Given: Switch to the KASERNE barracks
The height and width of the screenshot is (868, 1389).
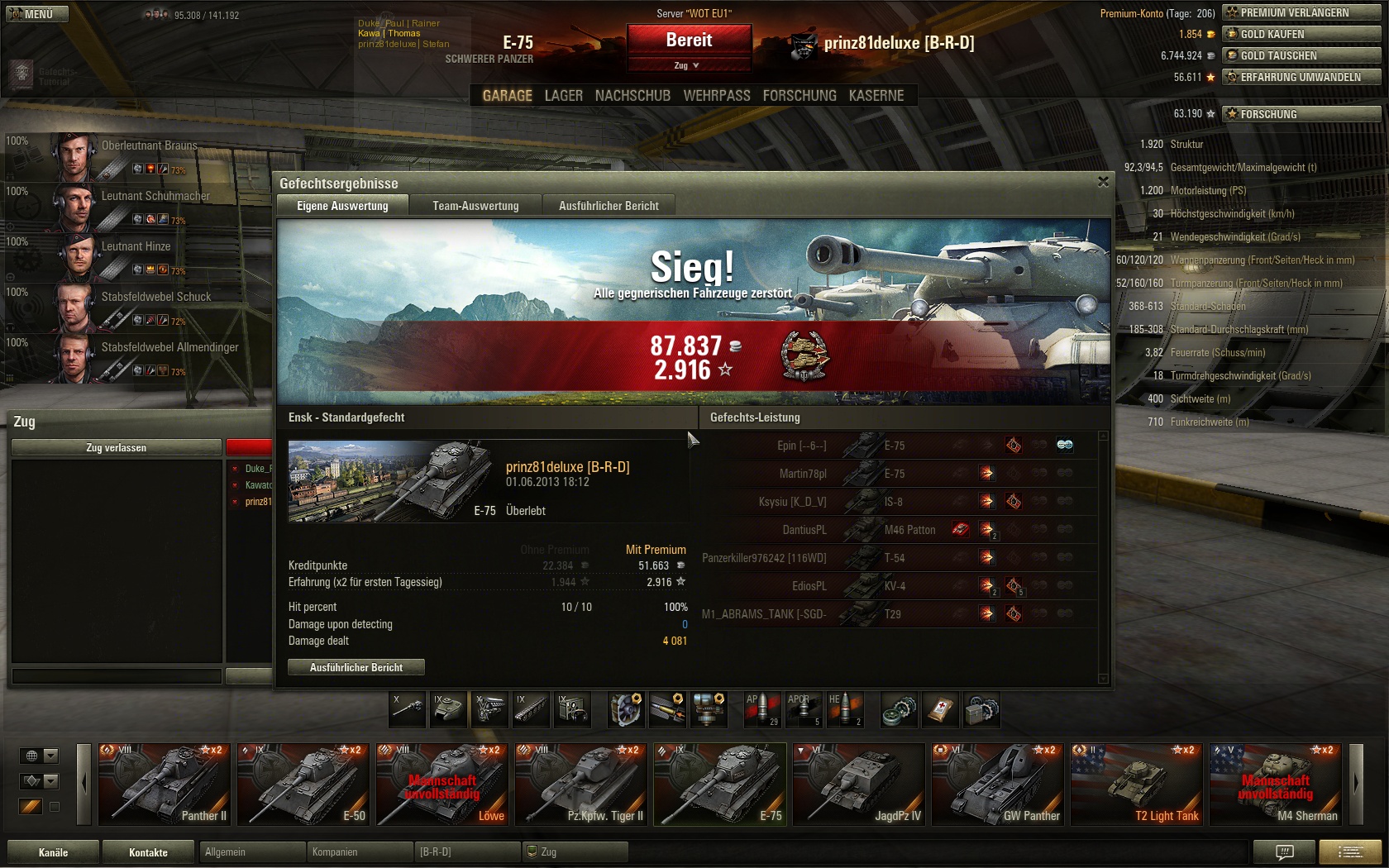Looking at the screenshot, I should (876, 96).
